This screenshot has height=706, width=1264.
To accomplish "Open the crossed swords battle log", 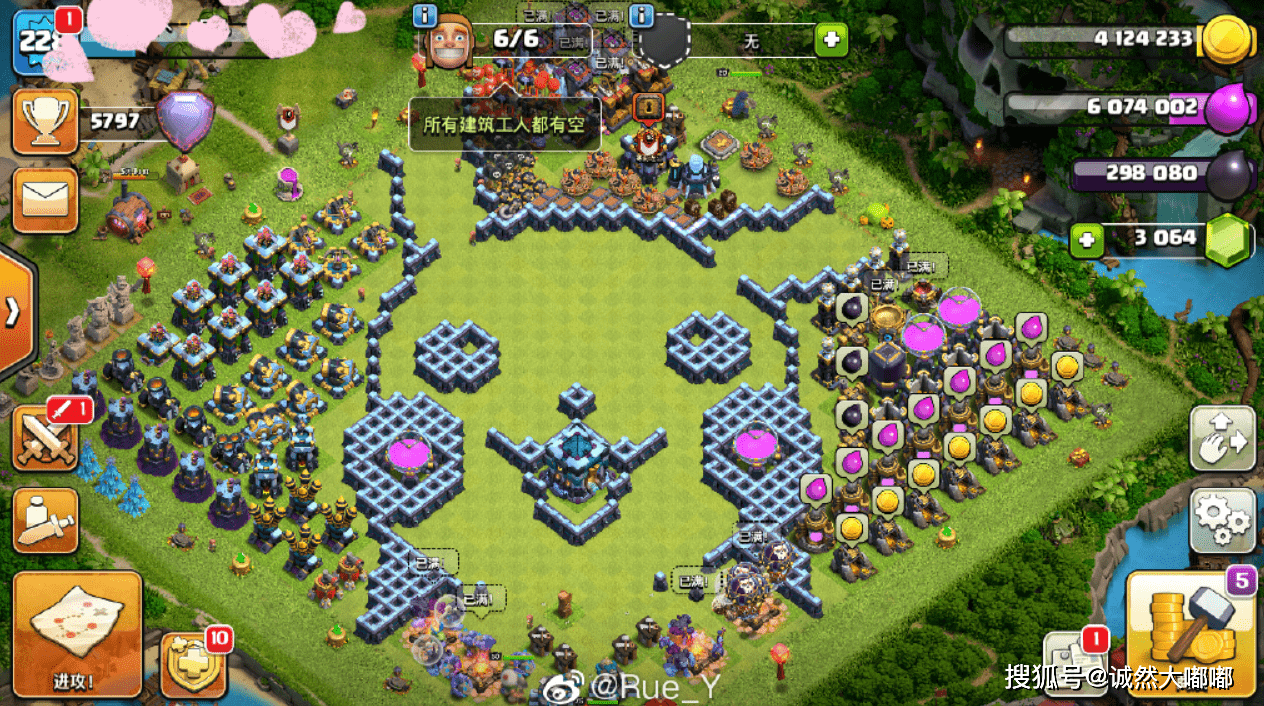I will [x=44, y=439].
